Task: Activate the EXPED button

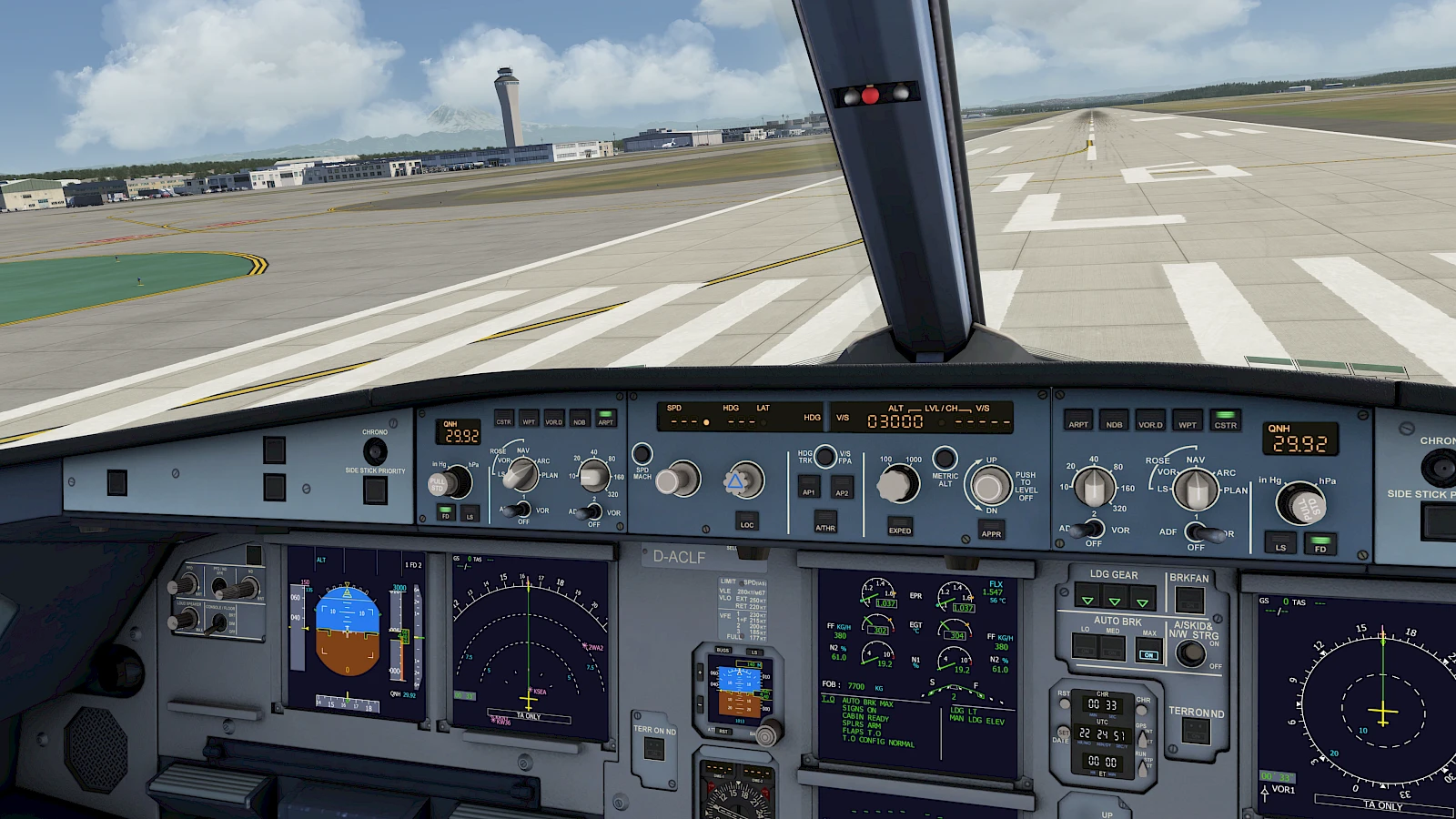Action: pyautogui.click(x=899, y=528)
